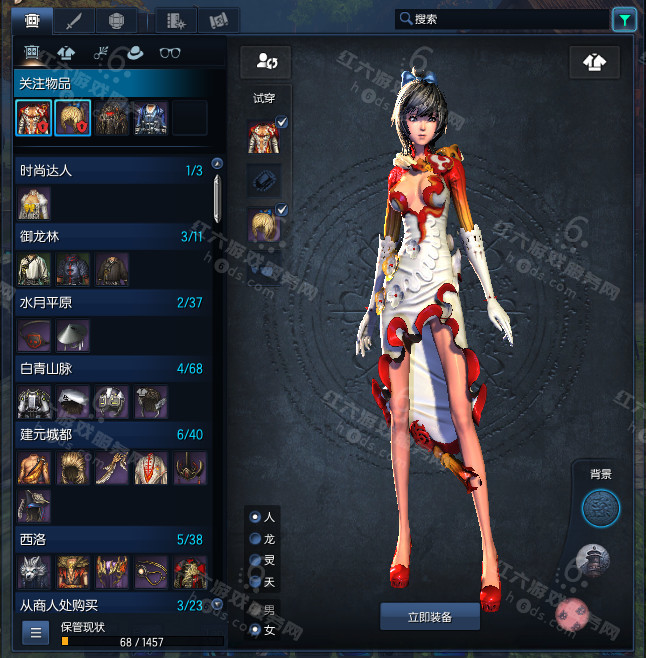646x658 pixels.
Task: Choose the 灵 race option
Action: point(256,560)
